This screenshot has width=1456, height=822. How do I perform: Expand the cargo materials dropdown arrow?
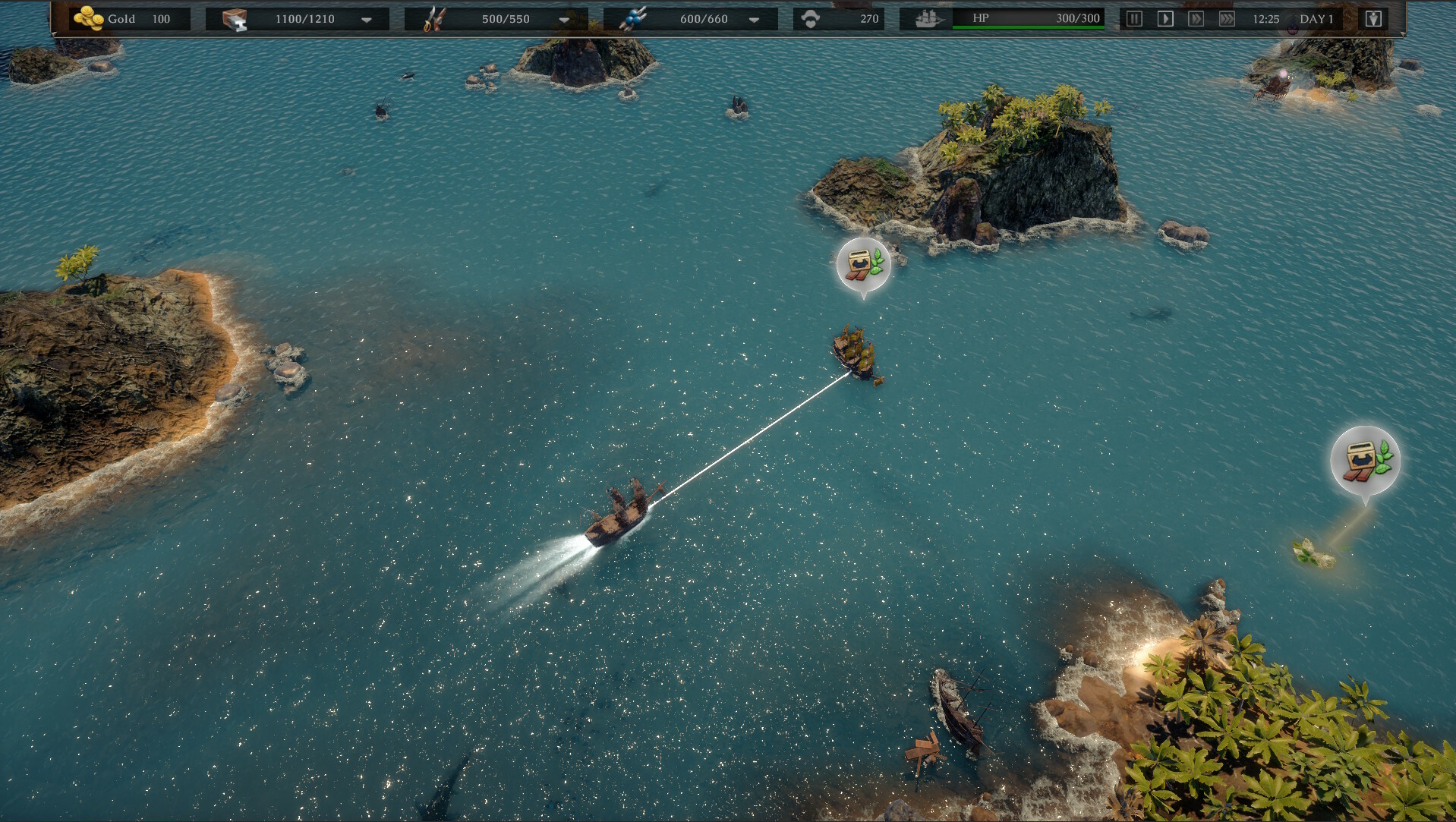(367, 20)
